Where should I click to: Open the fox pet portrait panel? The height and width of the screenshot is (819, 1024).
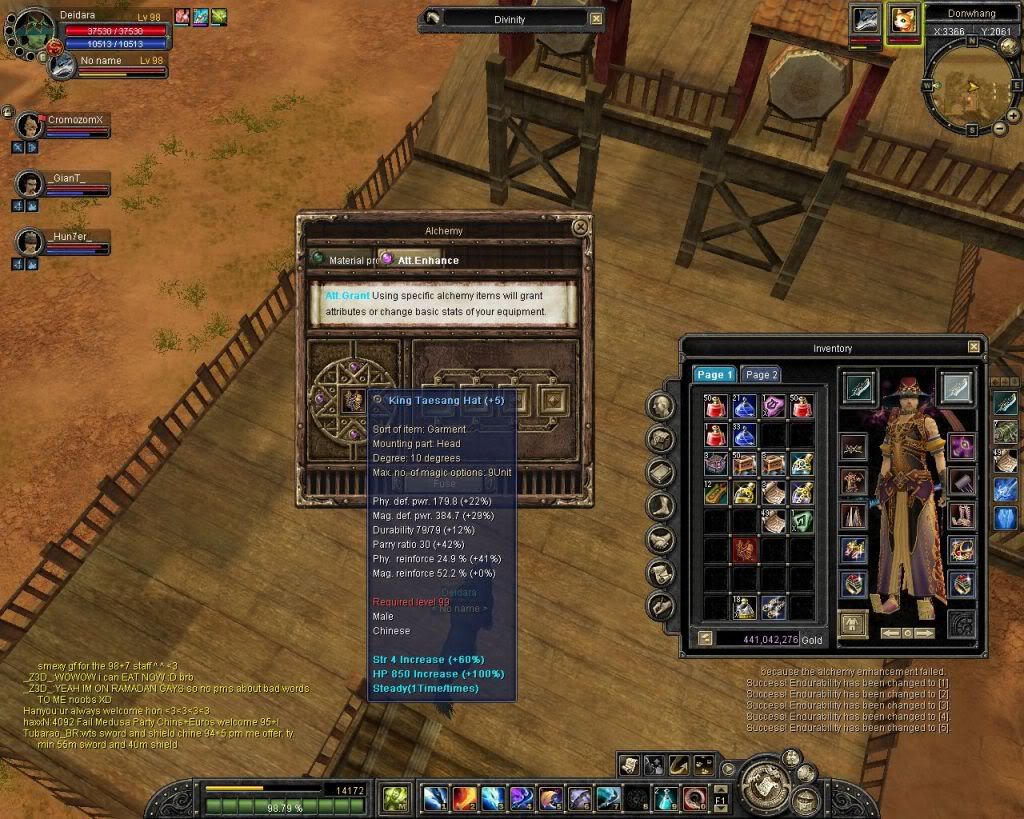click(x=902, y=22)
